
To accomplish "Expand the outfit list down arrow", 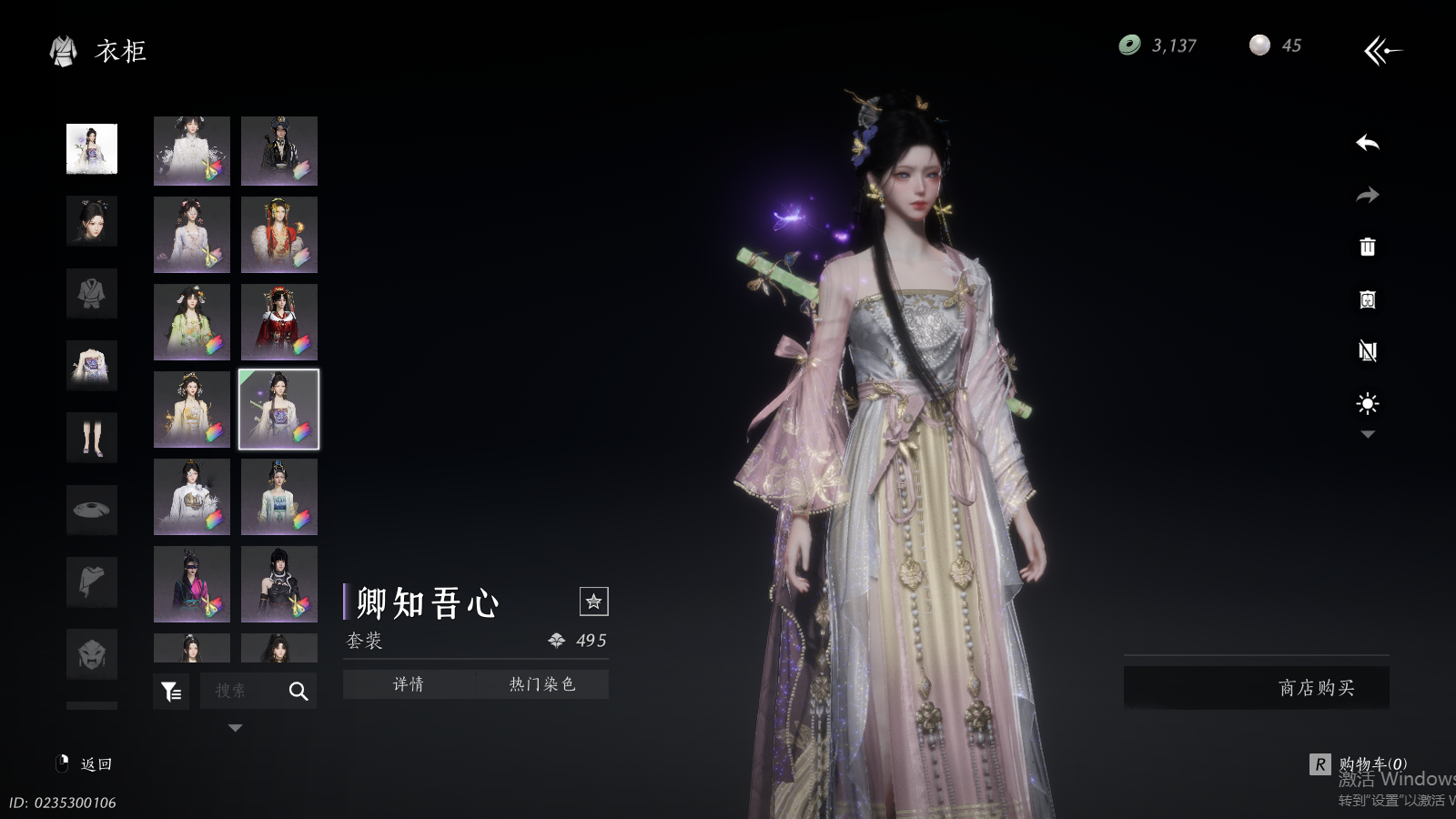I will click(x=235, y=728).
